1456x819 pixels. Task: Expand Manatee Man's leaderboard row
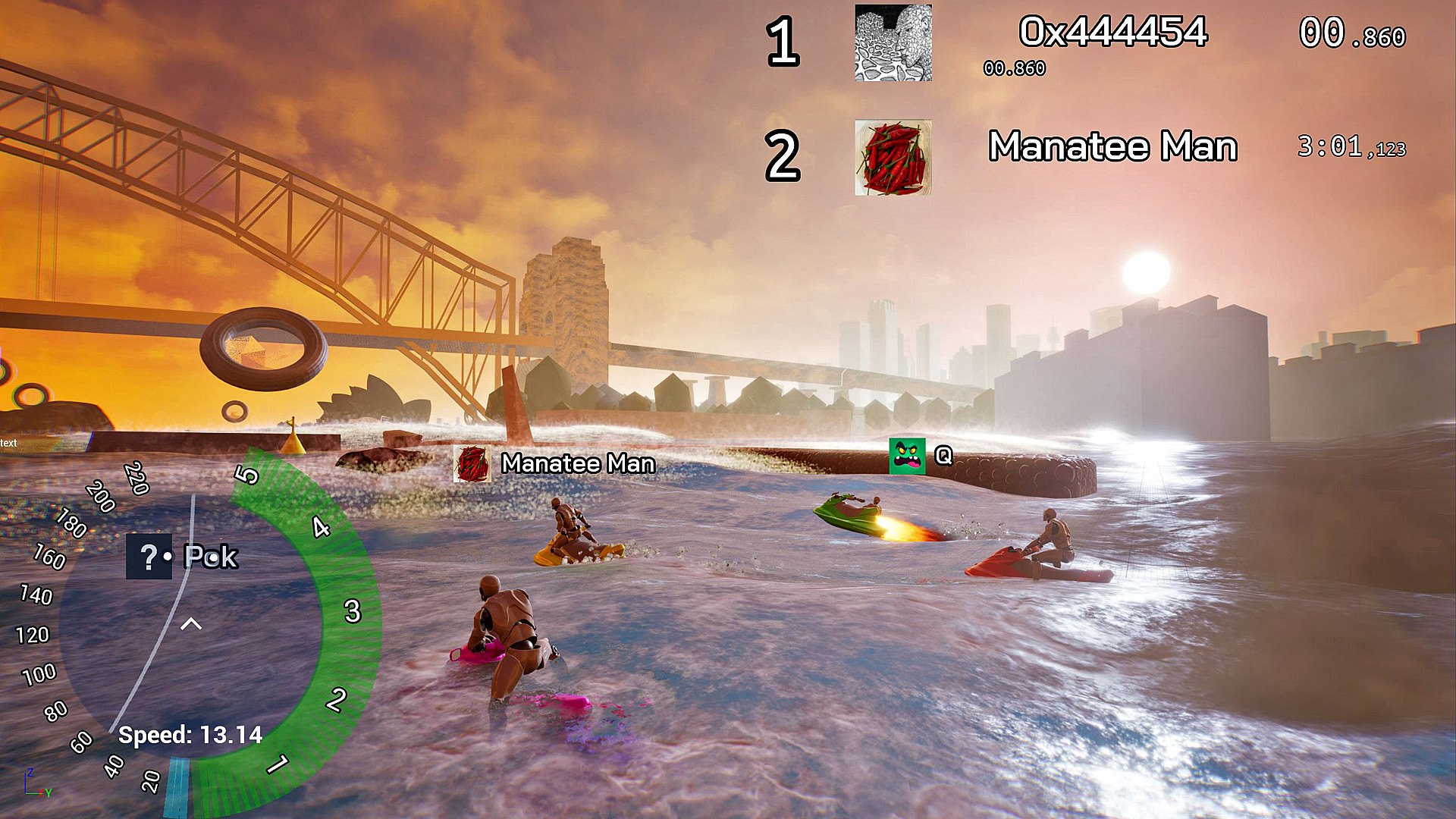click(x=1113, y=147)
